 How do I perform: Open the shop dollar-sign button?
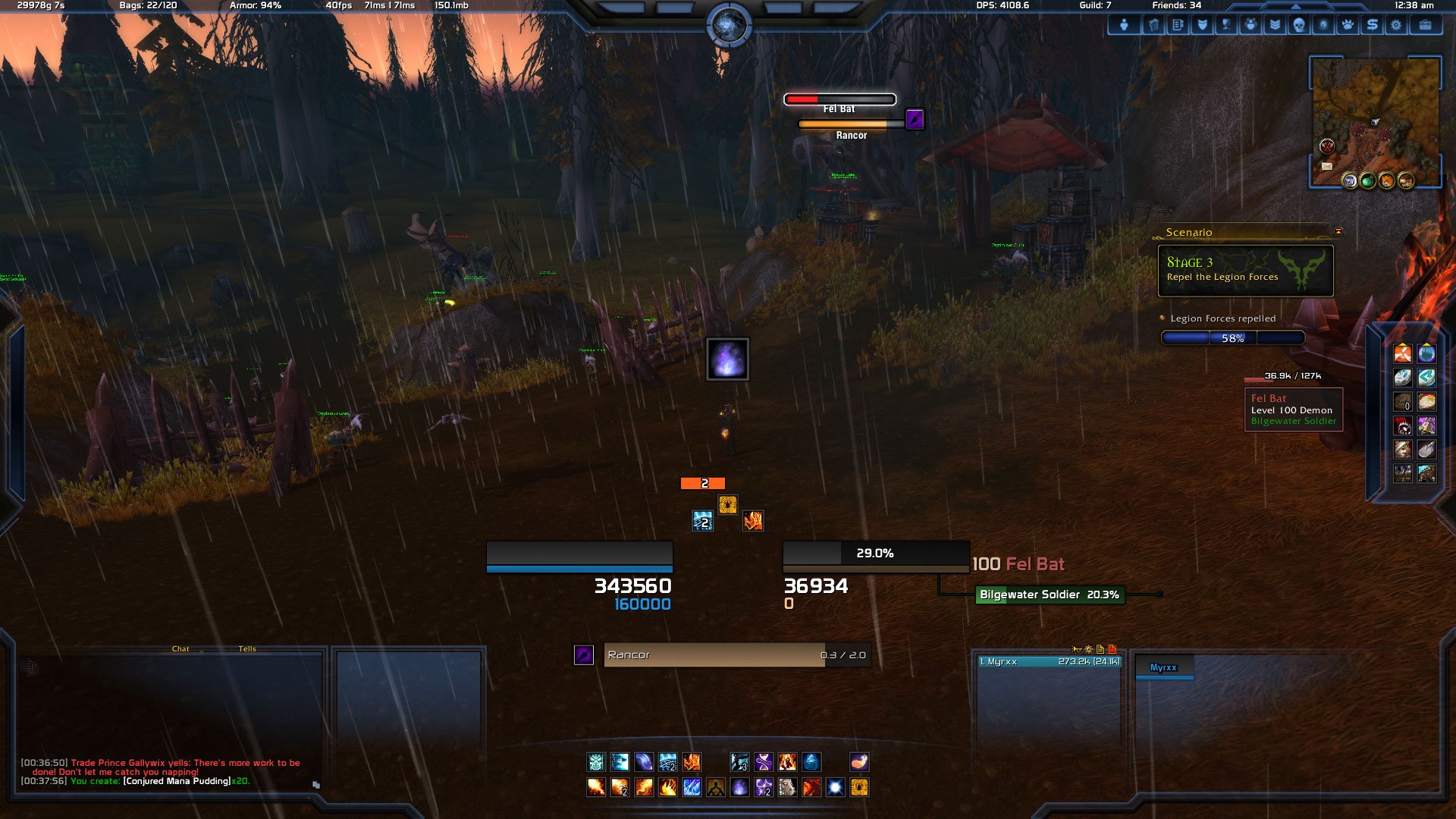1371,25
